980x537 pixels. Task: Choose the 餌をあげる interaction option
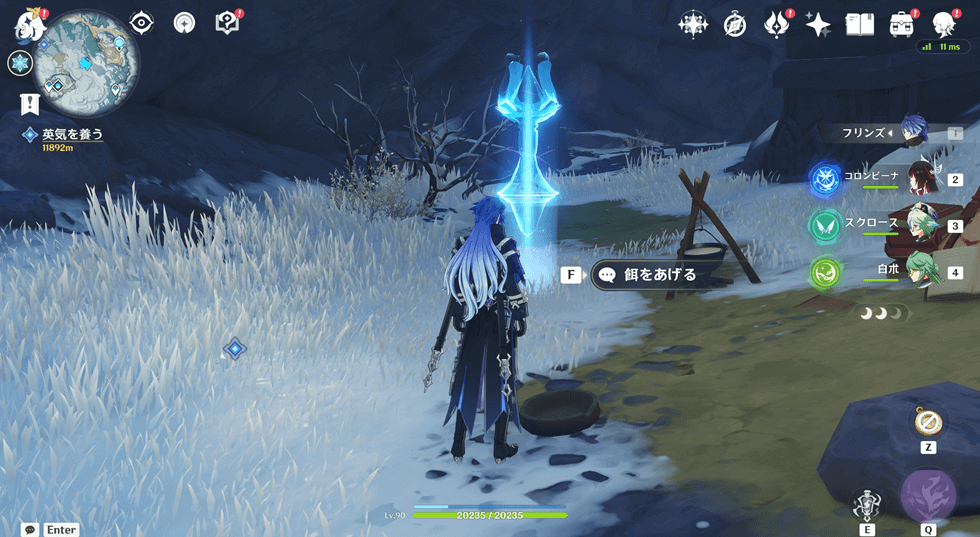pyautogui.click(x=658, y=275)
